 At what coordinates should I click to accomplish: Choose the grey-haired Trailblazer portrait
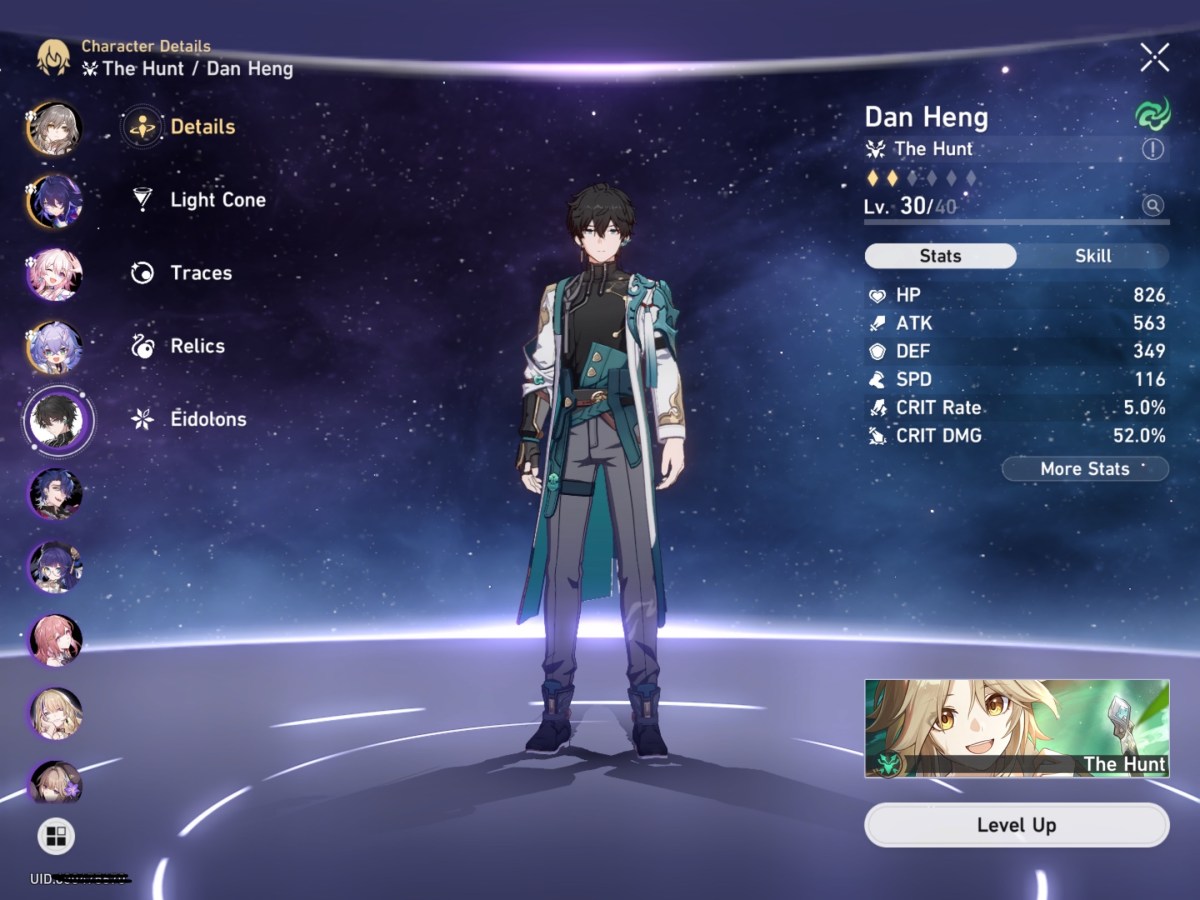[54, 128]
